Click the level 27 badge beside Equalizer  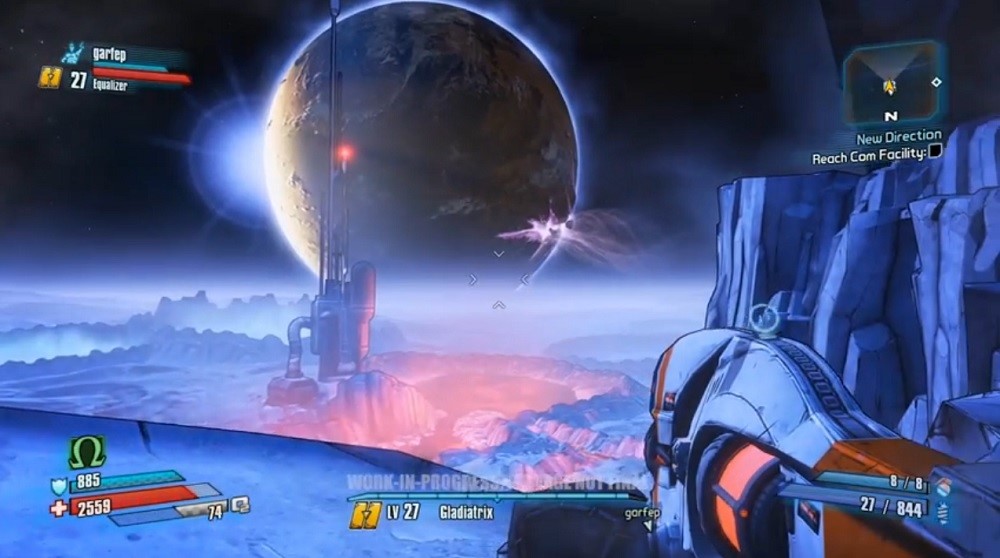click(x=50, y=79)
